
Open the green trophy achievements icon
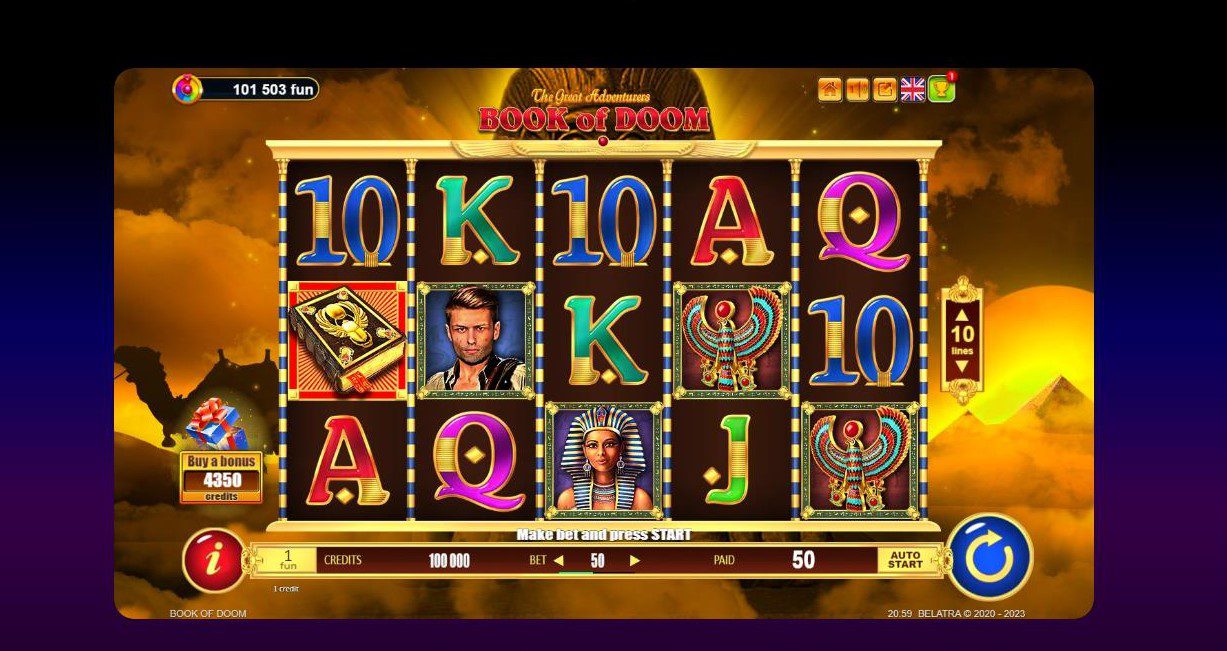click(x=941, y=90)
